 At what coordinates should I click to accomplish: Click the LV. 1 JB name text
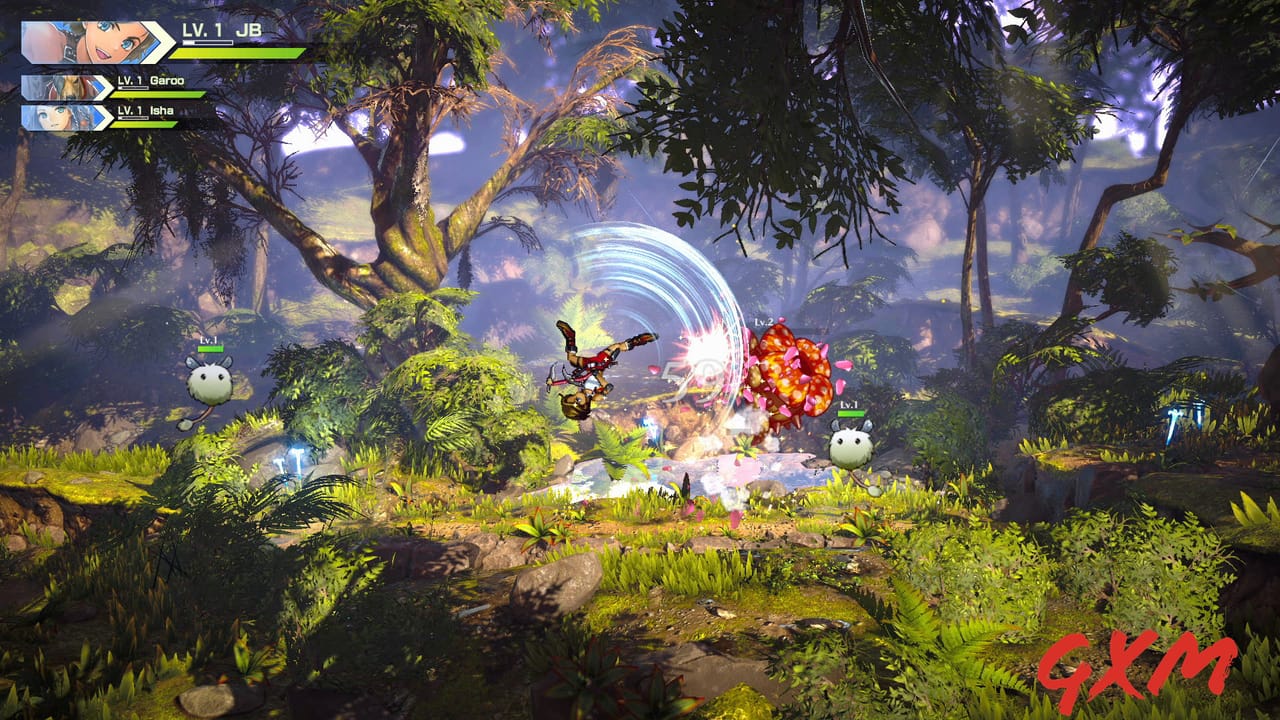(220, 29)
